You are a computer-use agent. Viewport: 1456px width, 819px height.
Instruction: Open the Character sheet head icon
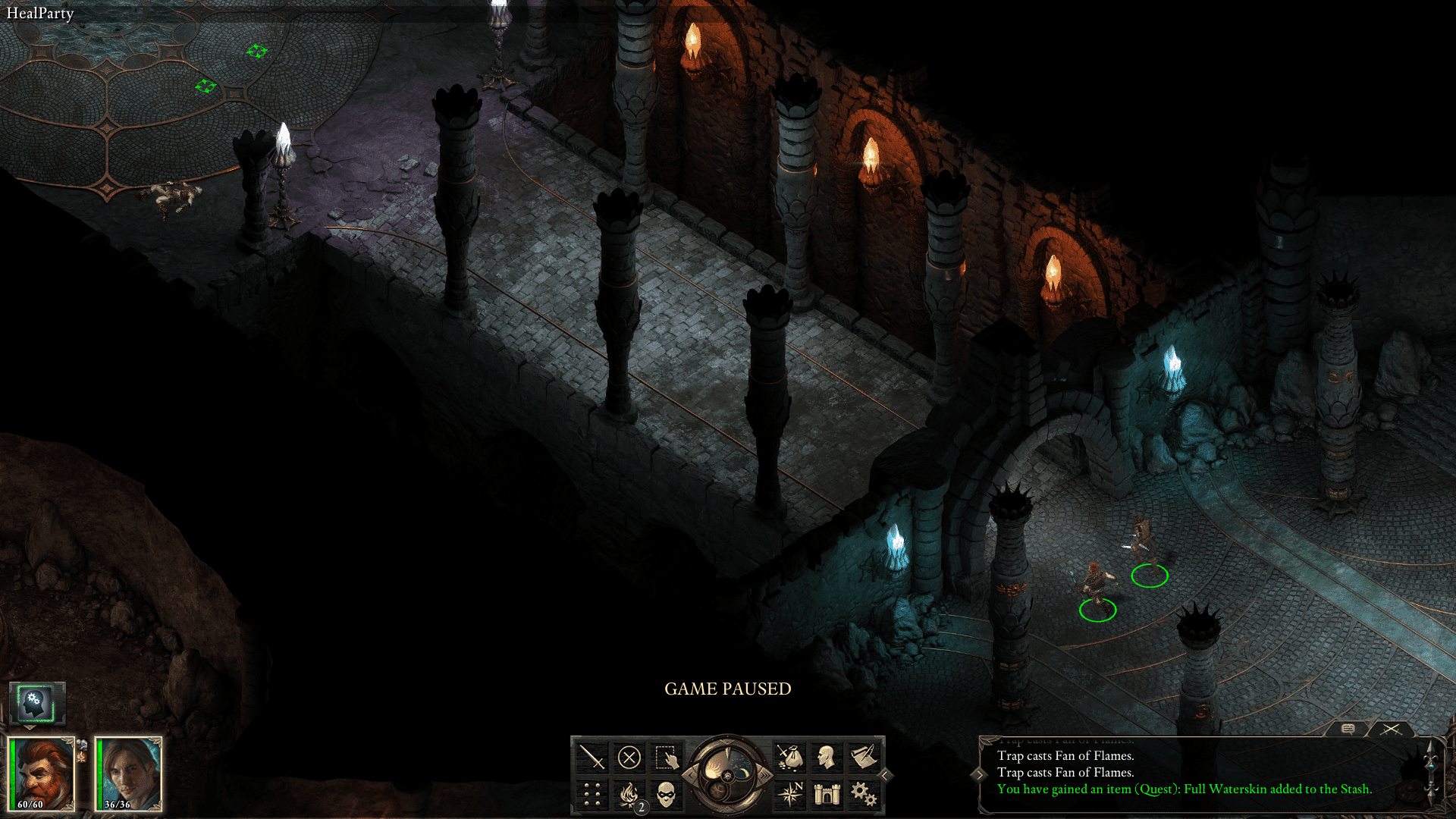tap(827, 756)
